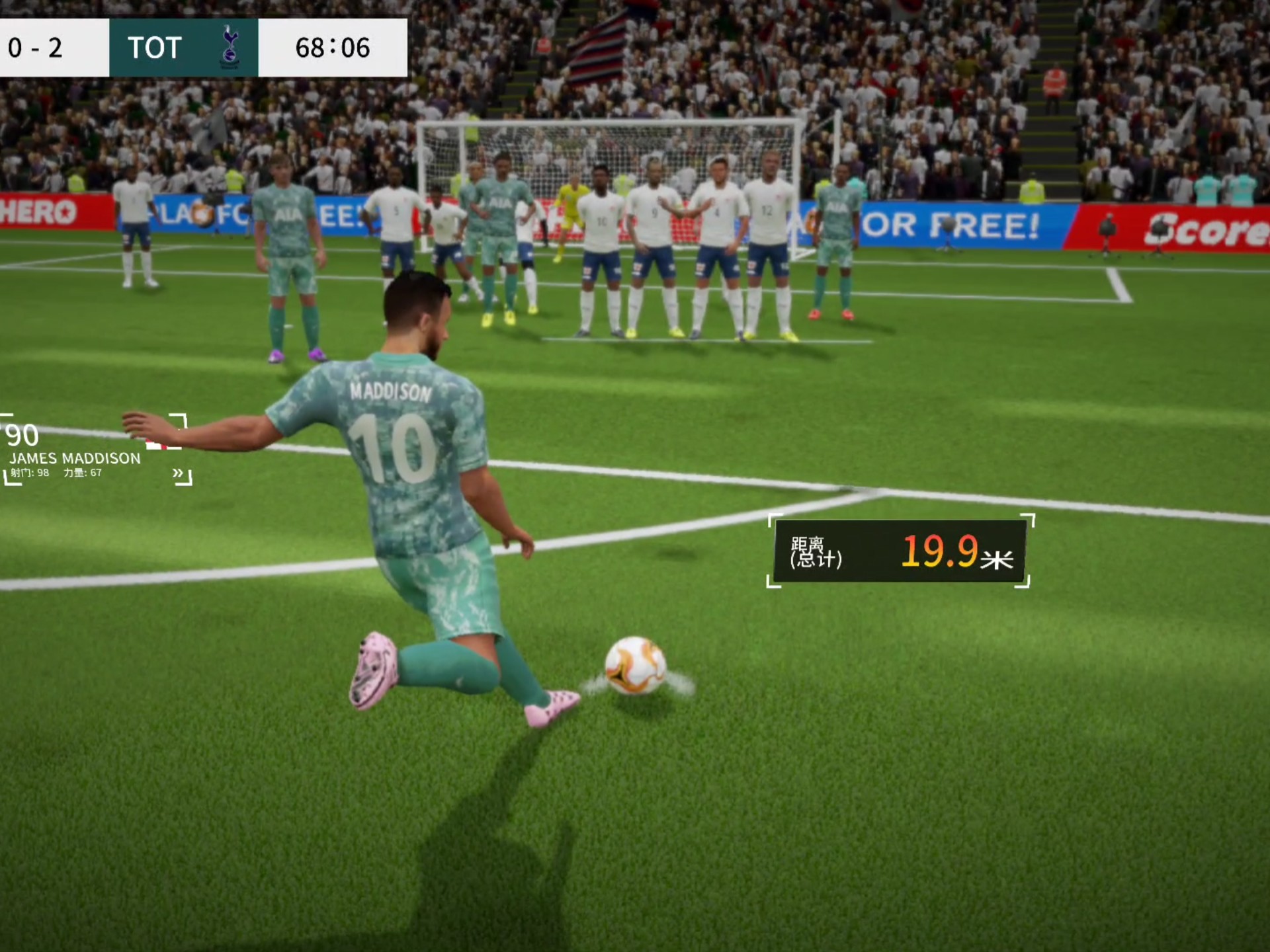Expand the James Maddison player card chevron
The width and height of the screenshot is (1270, 952).
pos(178,473)
